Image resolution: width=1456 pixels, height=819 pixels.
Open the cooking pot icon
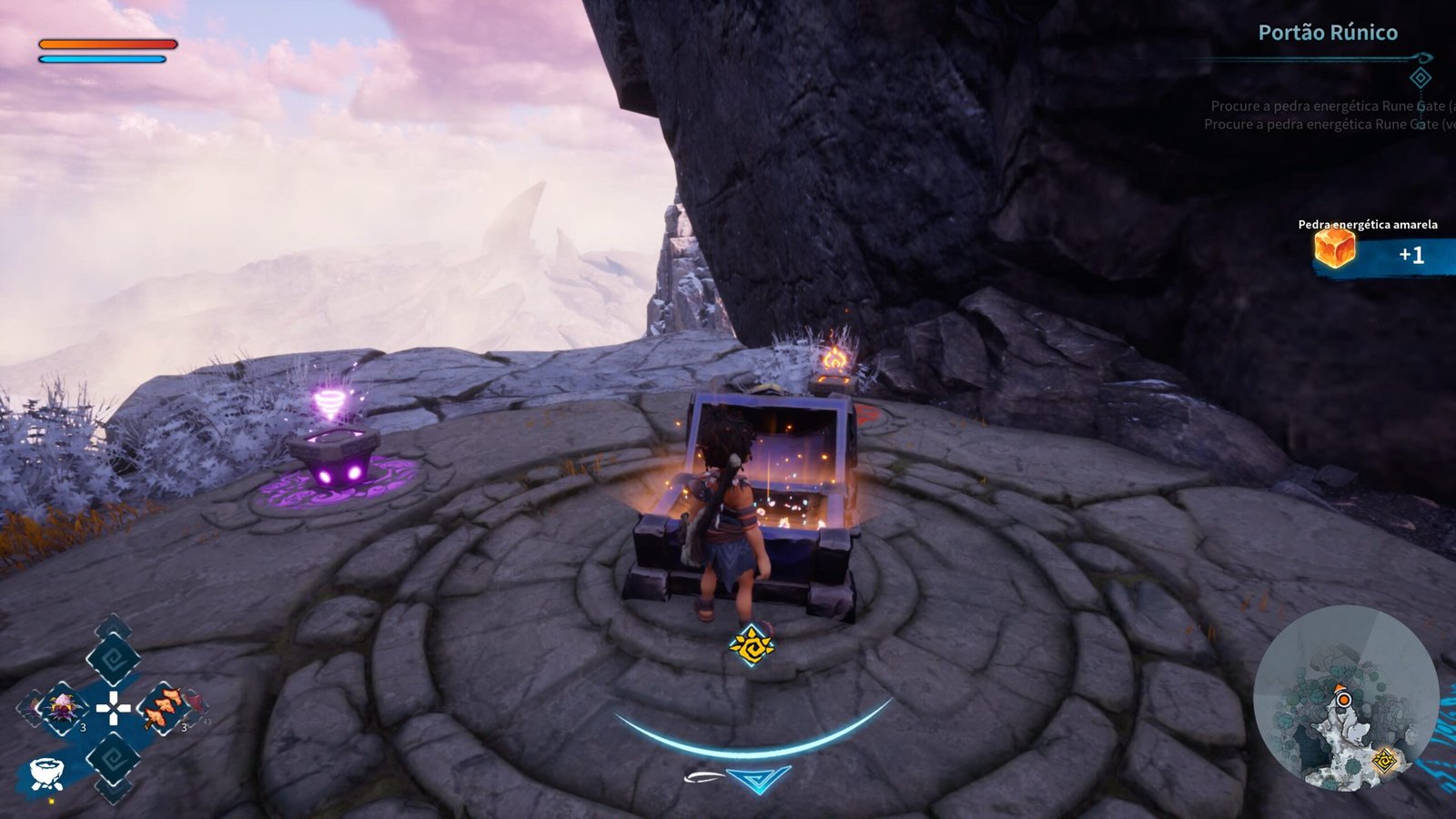click(45, 773)
